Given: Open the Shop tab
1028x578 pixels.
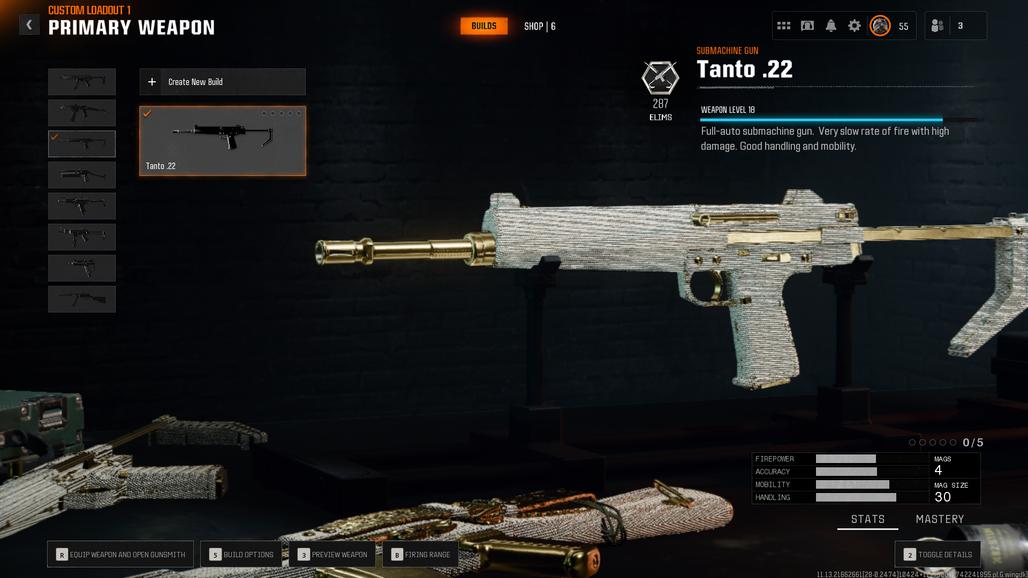Looking at the screenshot, I should click(539, 26).
